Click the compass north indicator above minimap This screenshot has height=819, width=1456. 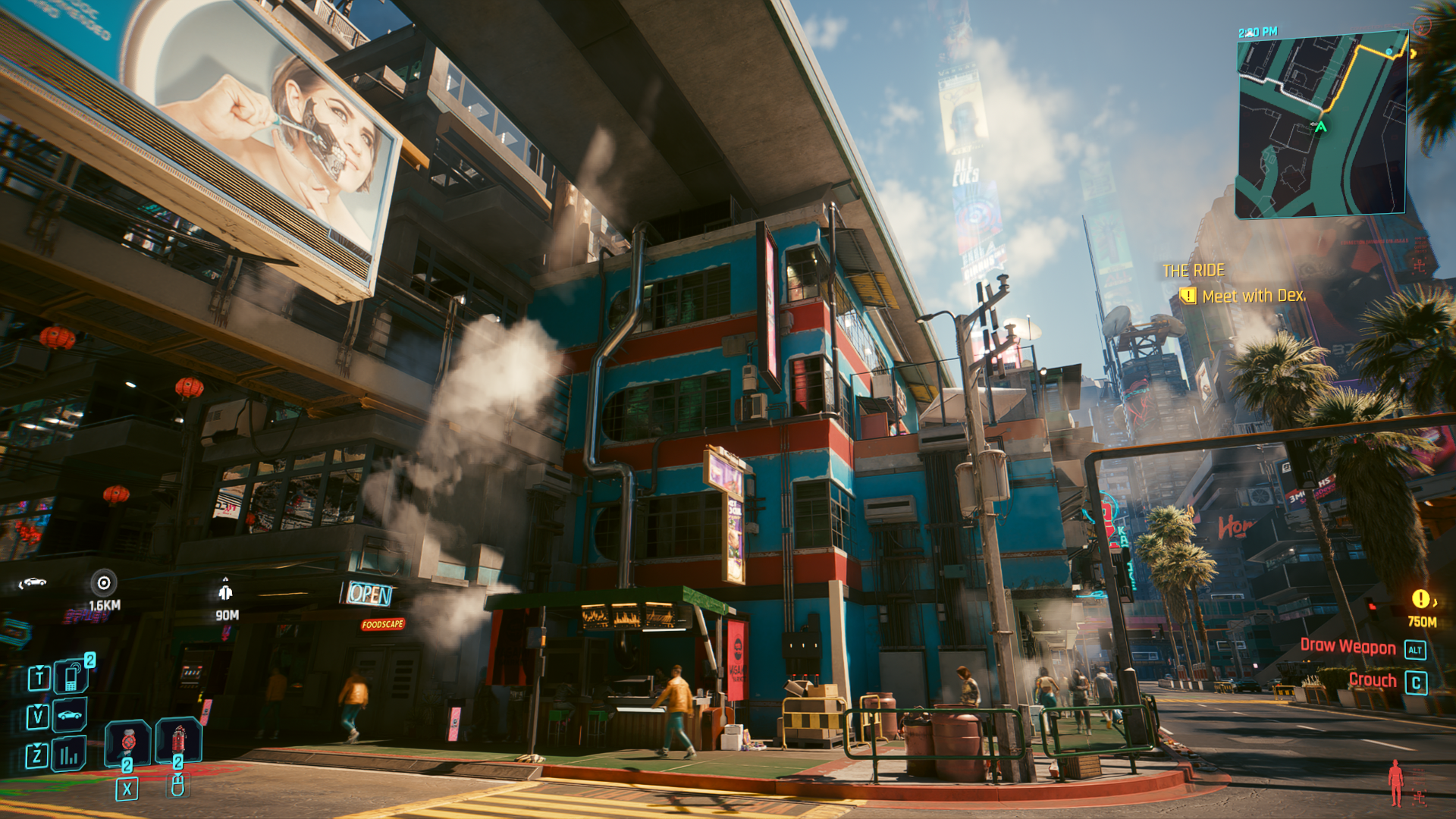pos(1422,27)
